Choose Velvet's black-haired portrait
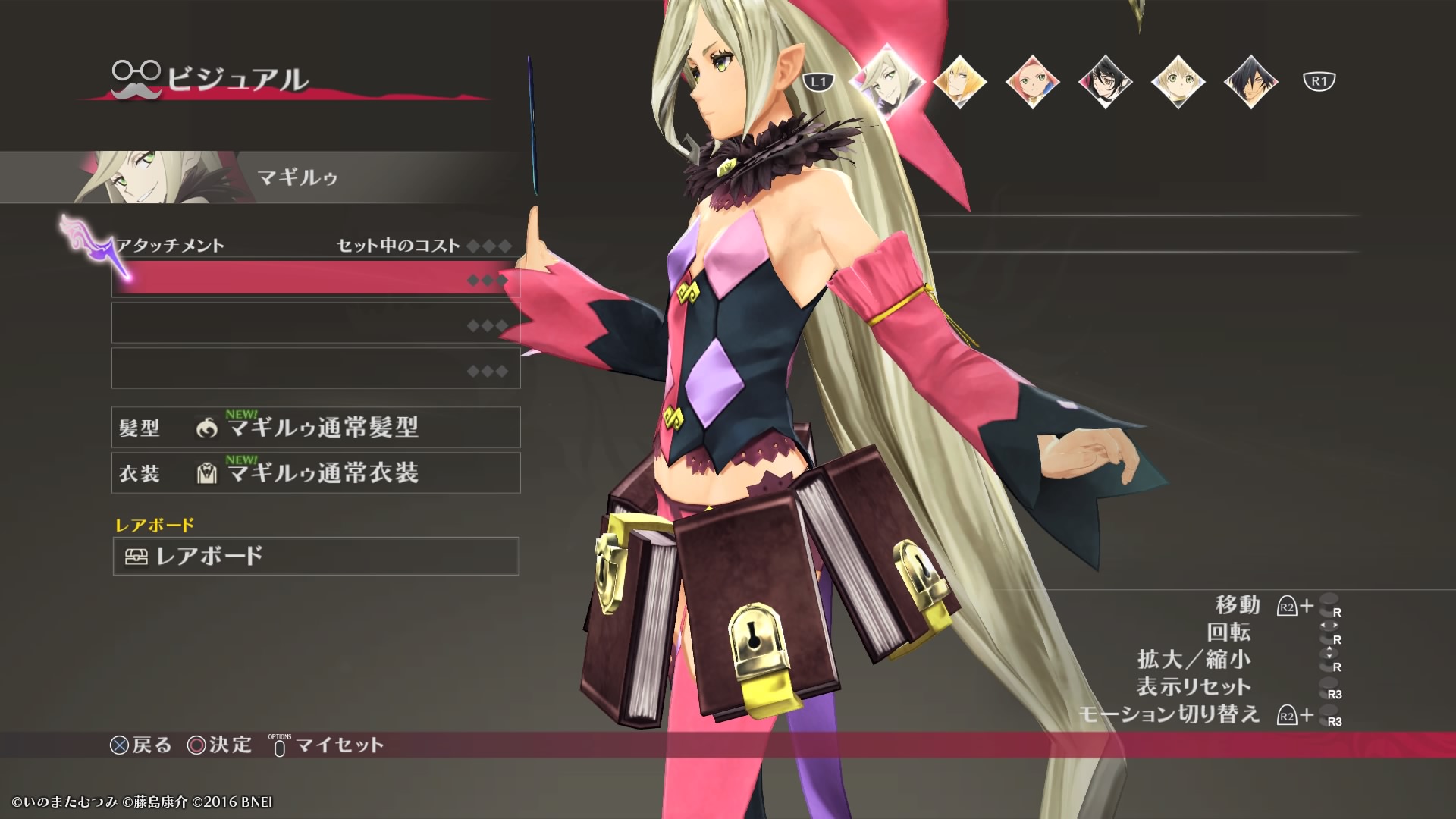Screen dimensions: 1456x819 pyautogui.click(x=1105, y=81)
